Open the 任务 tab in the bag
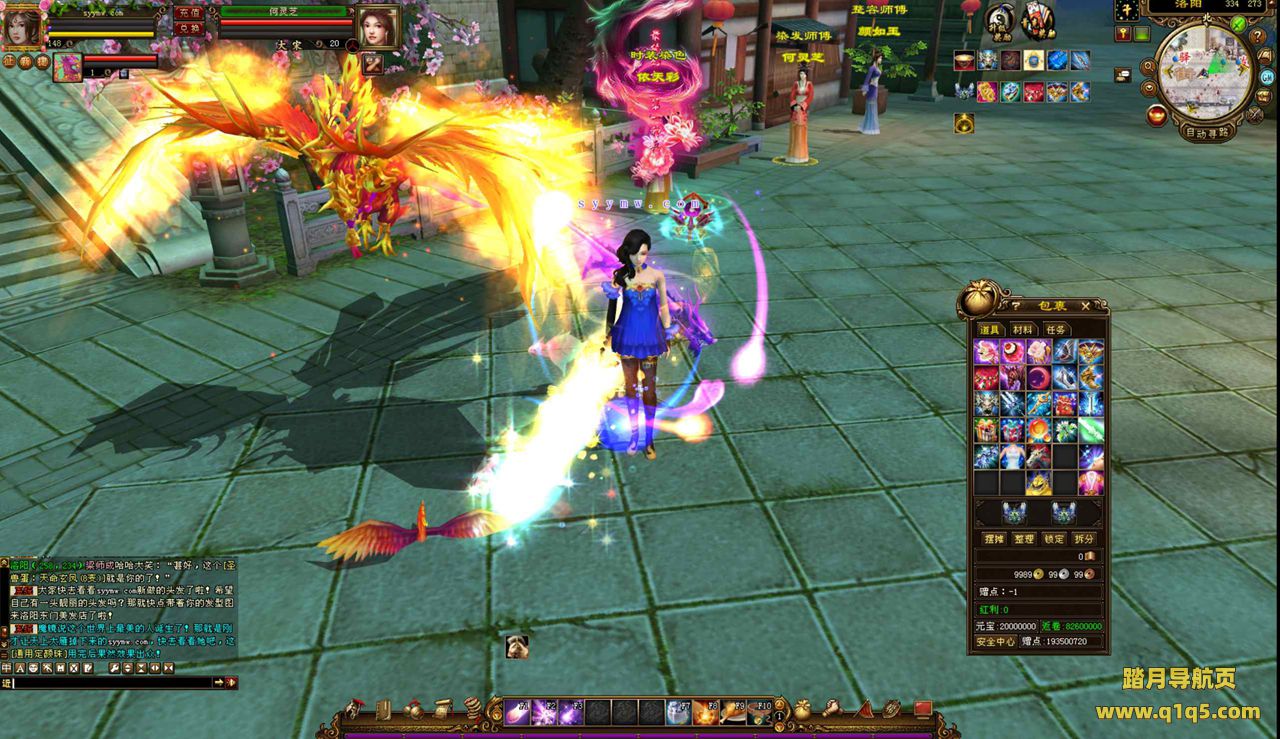This screenshot has height=739, width=1280. coord(1055,330)
